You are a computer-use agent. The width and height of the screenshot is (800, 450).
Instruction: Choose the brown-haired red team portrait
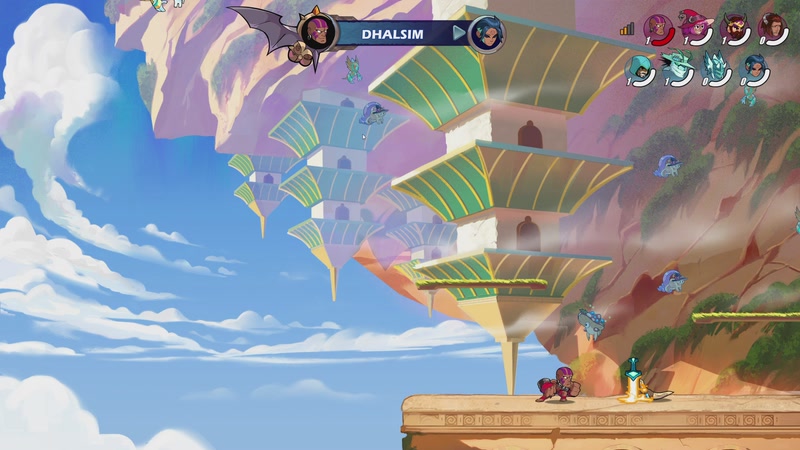[x=771, y=27]
